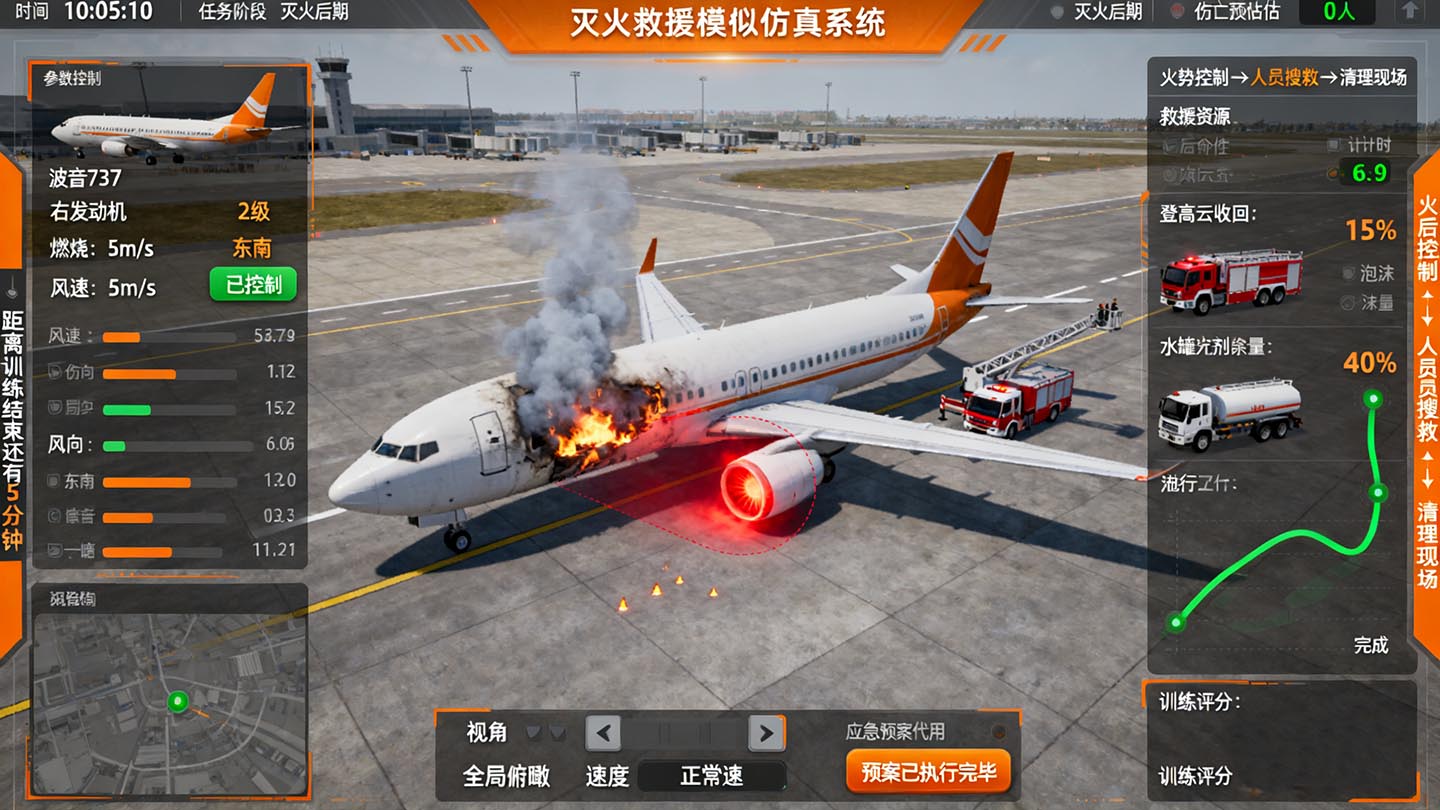Open the first 视角 dropdown arrow
Image resolution: width=1440 pixels, height=810 pixels.
point(535,732)
